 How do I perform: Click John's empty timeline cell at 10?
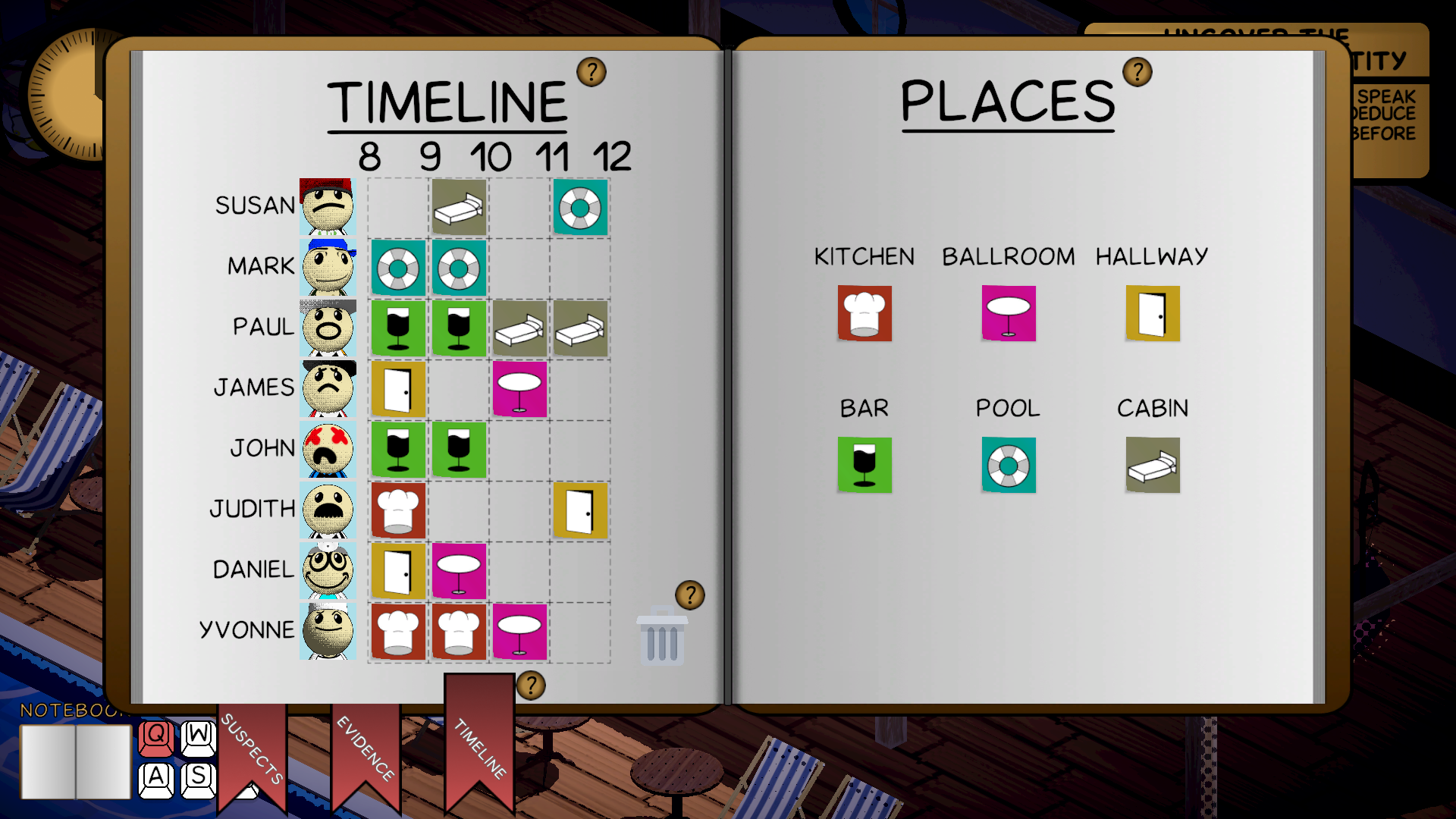point(518,450)
